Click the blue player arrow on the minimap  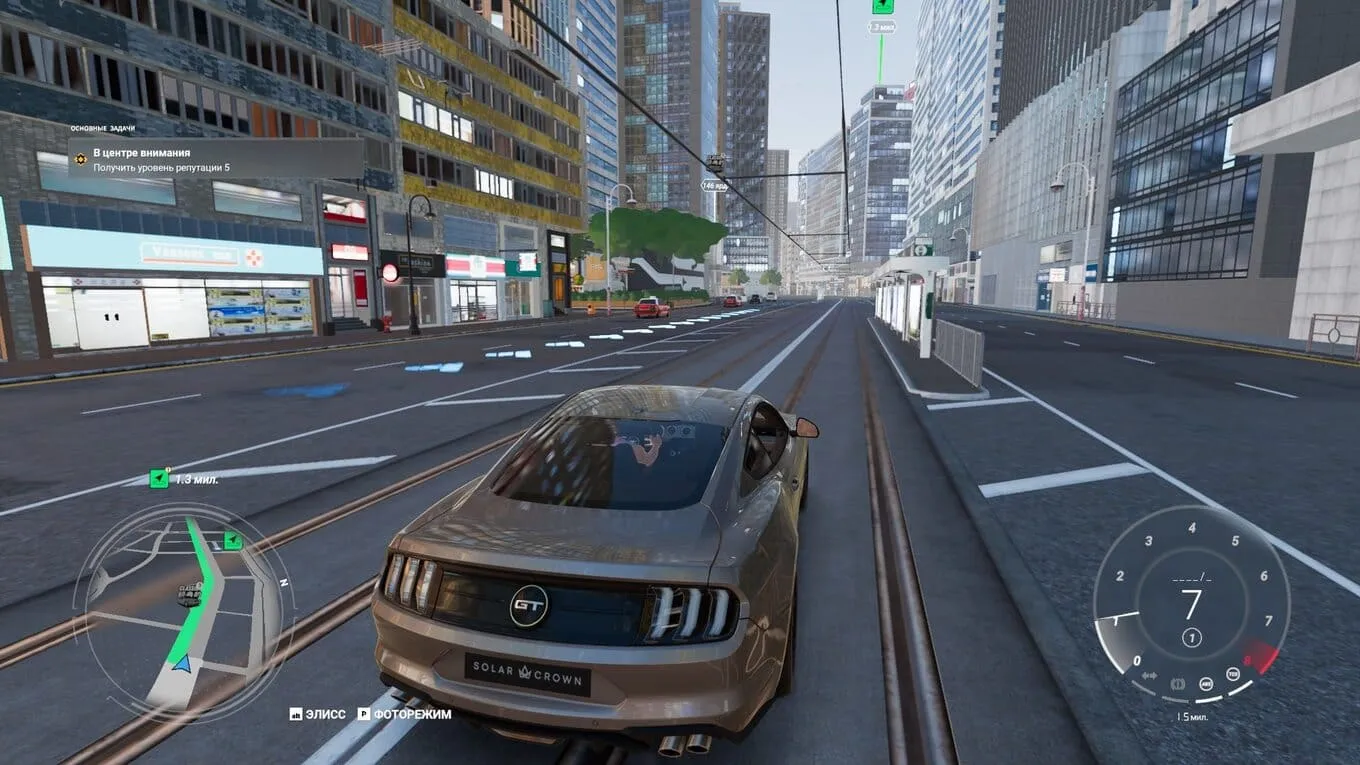(x=181, y=662)
